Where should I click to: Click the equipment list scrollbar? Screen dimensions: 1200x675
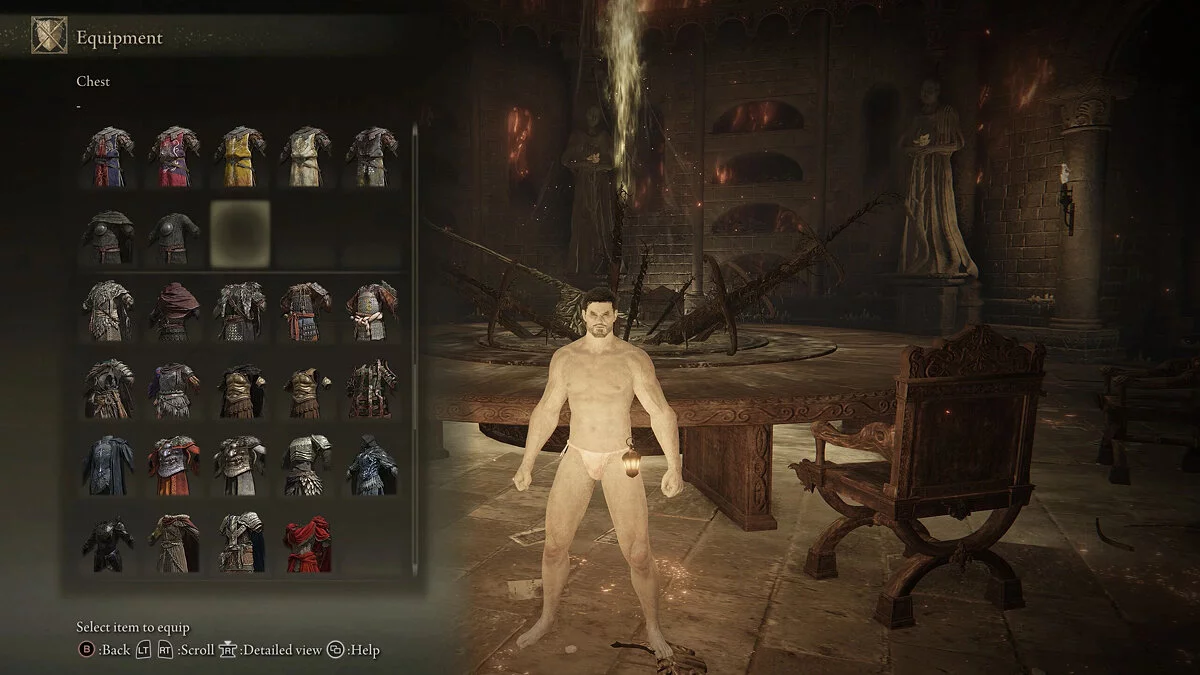click(415, 250)
